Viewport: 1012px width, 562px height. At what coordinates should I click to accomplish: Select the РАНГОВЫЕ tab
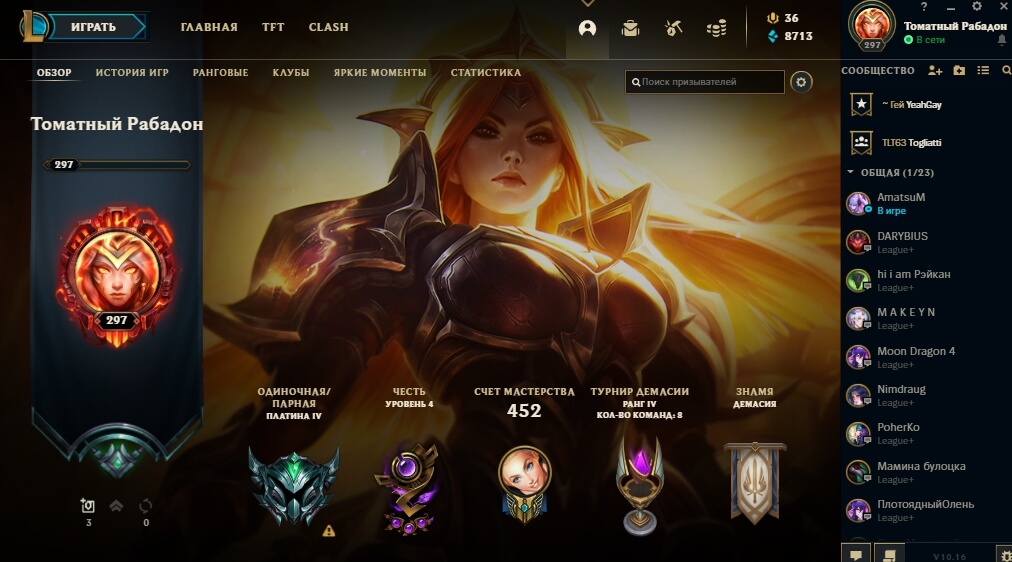(220, 73)
